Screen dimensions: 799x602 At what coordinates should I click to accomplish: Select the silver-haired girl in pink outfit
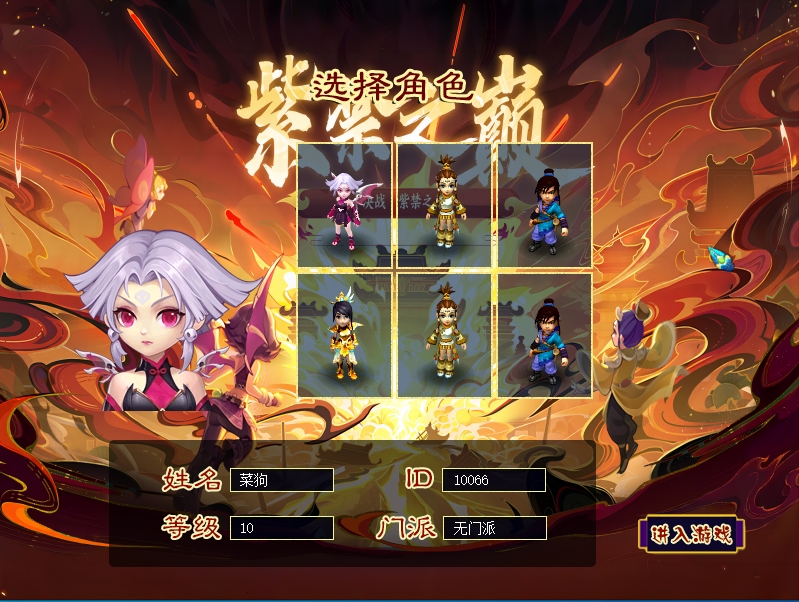click(345, 205)
